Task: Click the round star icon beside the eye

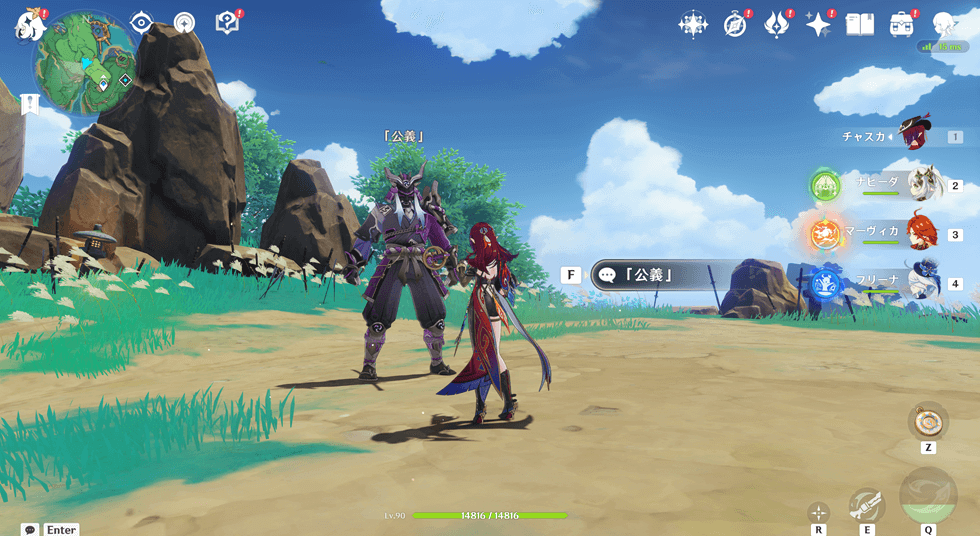Action: point(185,23)
